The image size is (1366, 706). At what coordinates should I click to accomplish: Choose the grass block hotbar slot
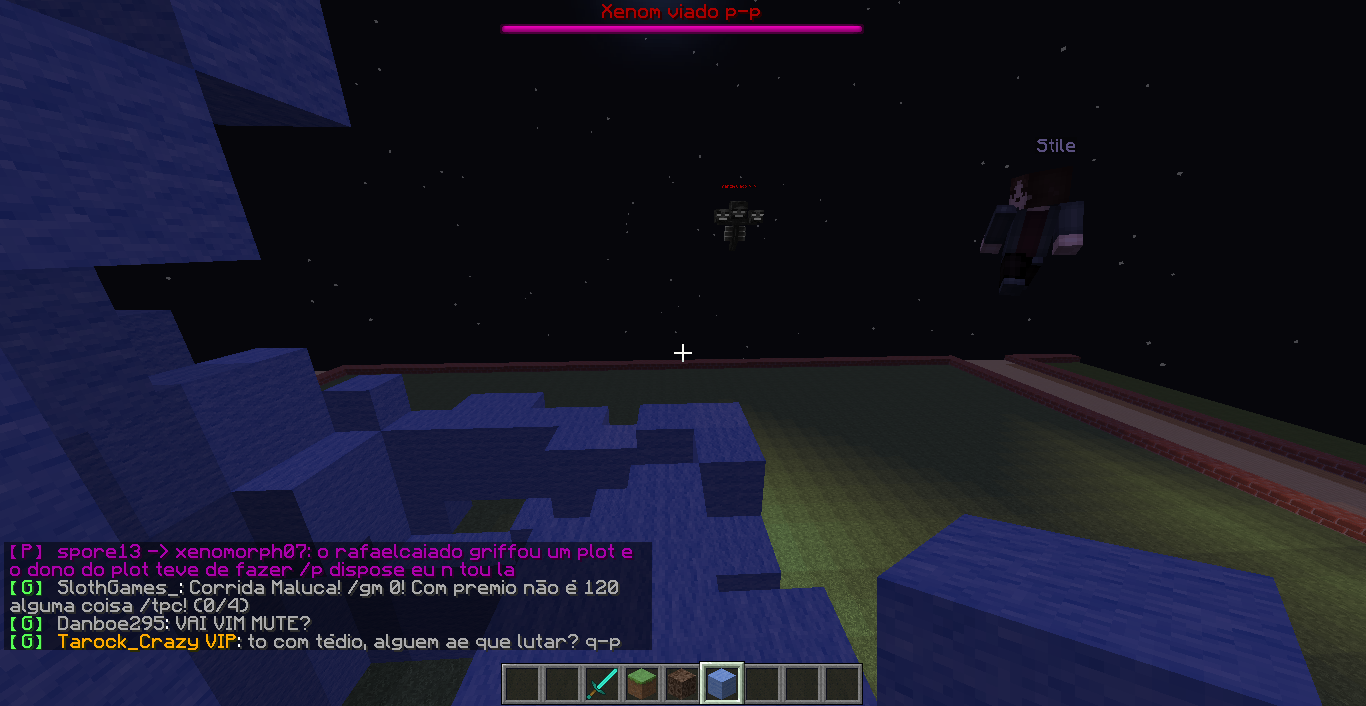click(642, 684)
